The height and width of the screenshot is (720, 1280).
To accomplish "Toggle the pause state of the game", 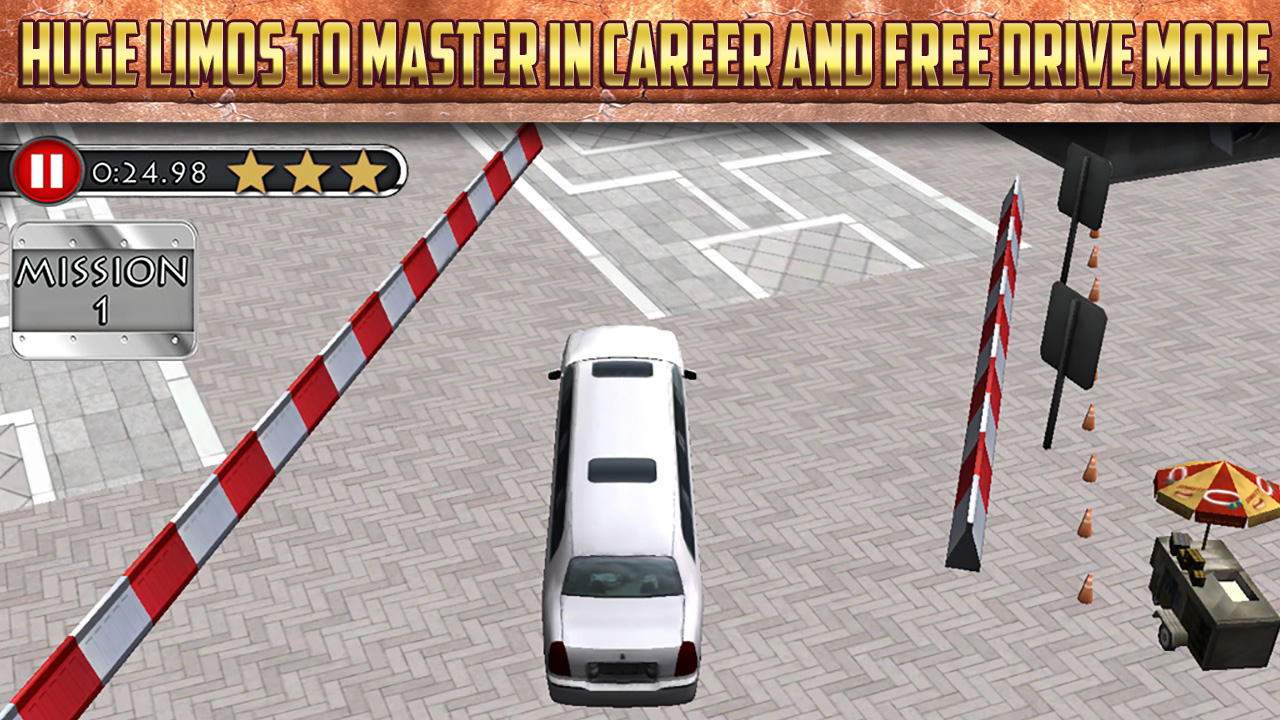I will tap(49, 171).
